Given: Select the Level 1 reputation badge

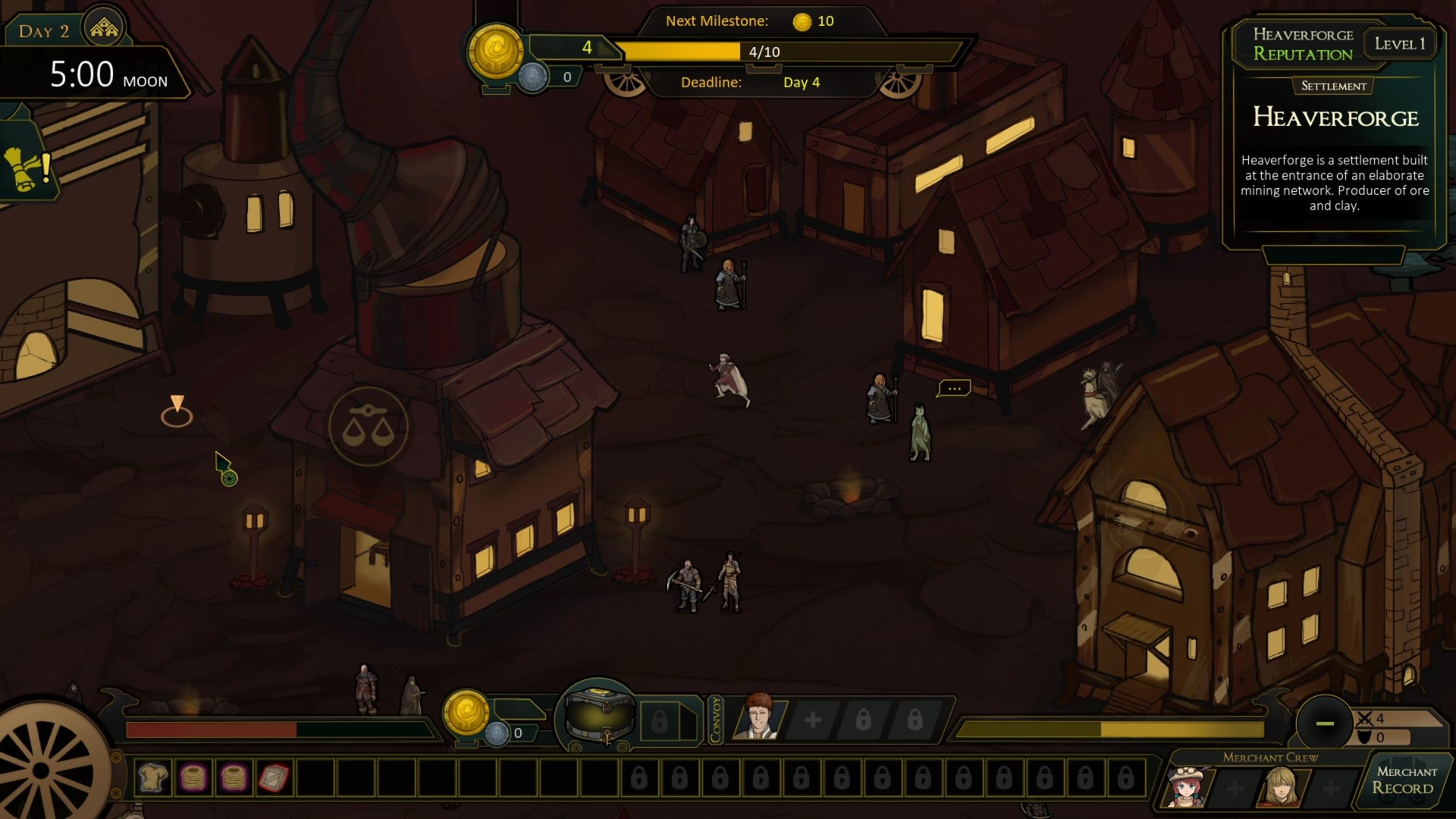Looking at the screenshot, I should point(1401,42).
